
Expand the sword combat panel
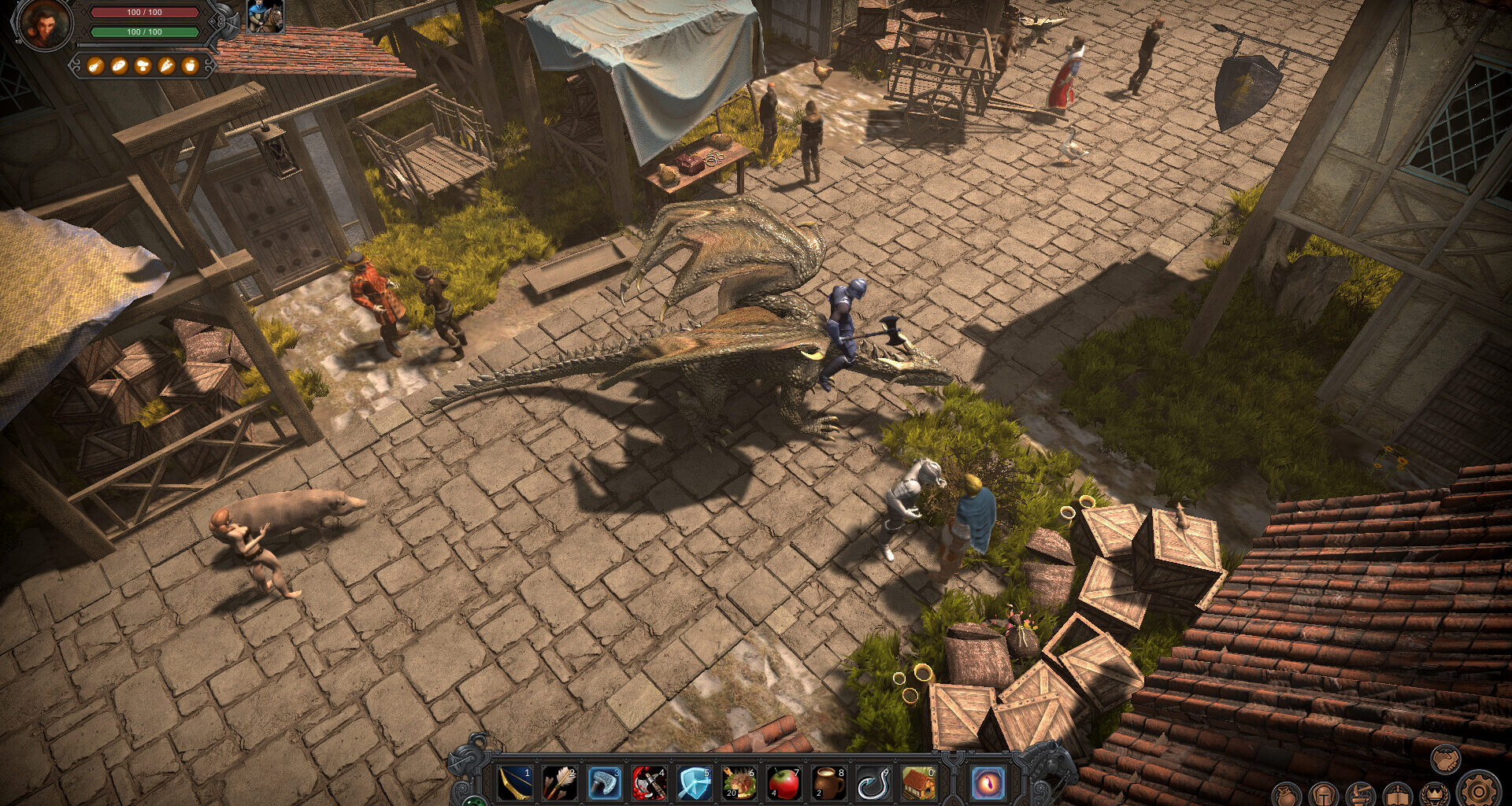click(x=1398, y=795)
